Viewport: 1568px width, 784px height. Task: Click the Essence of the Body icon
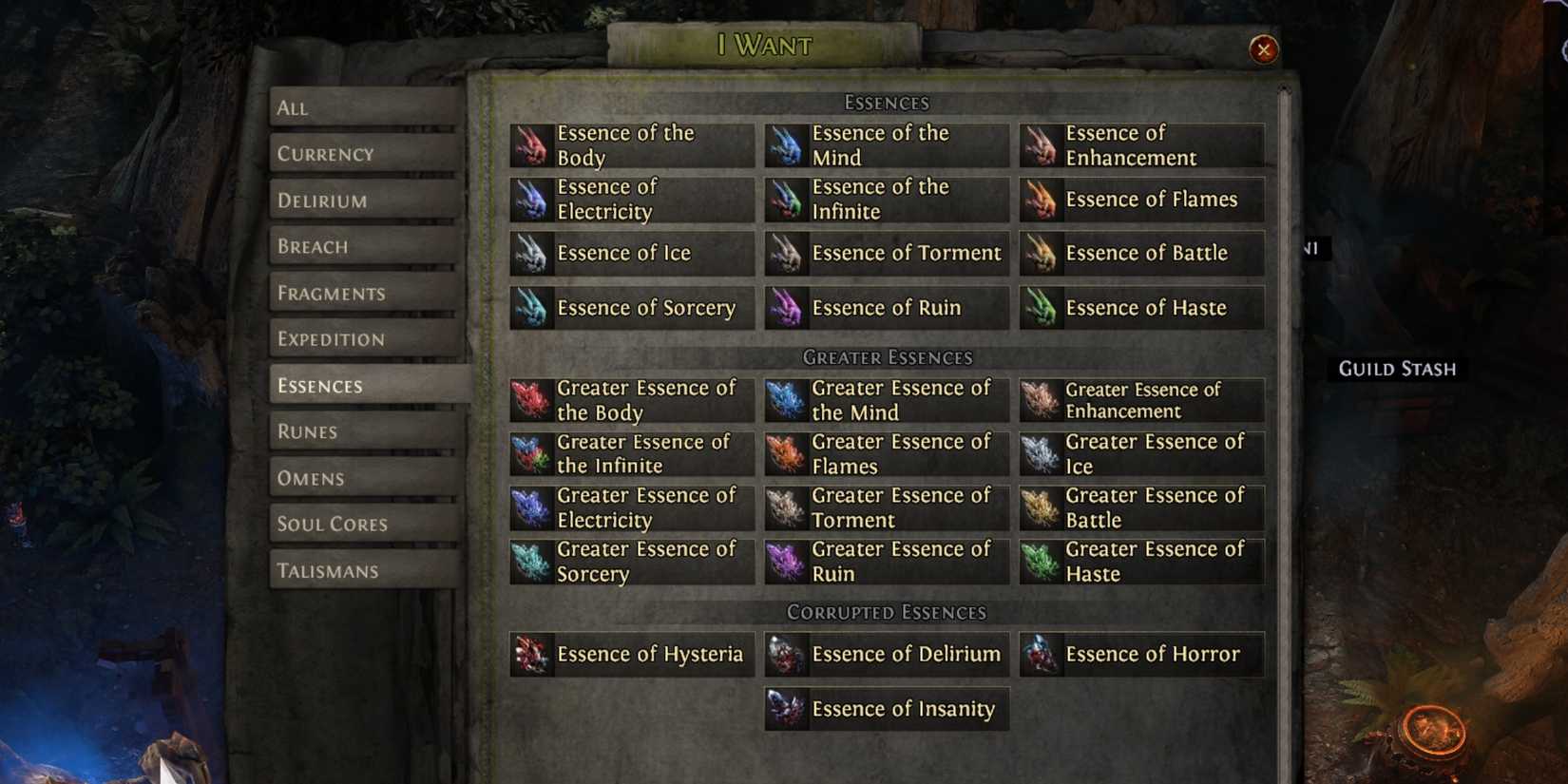pyautogui.click(x=531, y=144)
